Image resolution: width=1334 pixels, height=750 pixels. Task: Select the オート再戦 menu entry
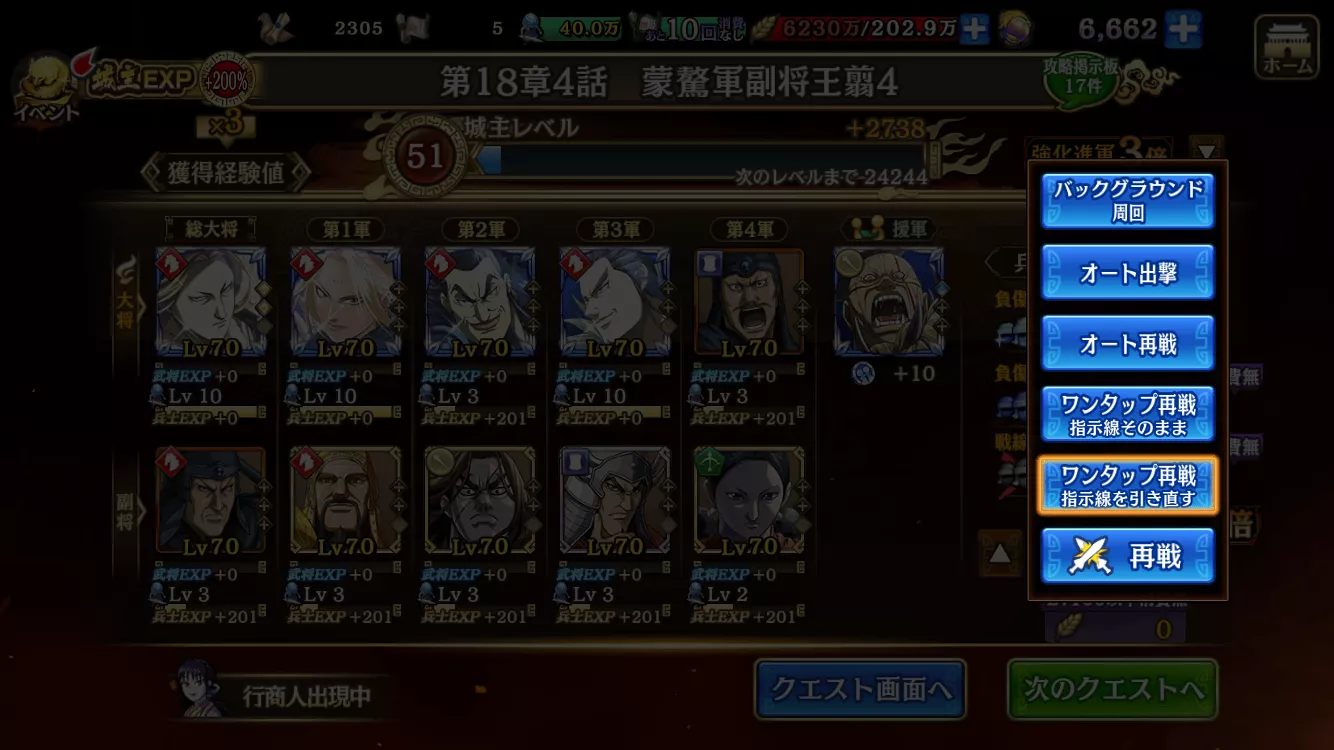[x=1127, y=343]
